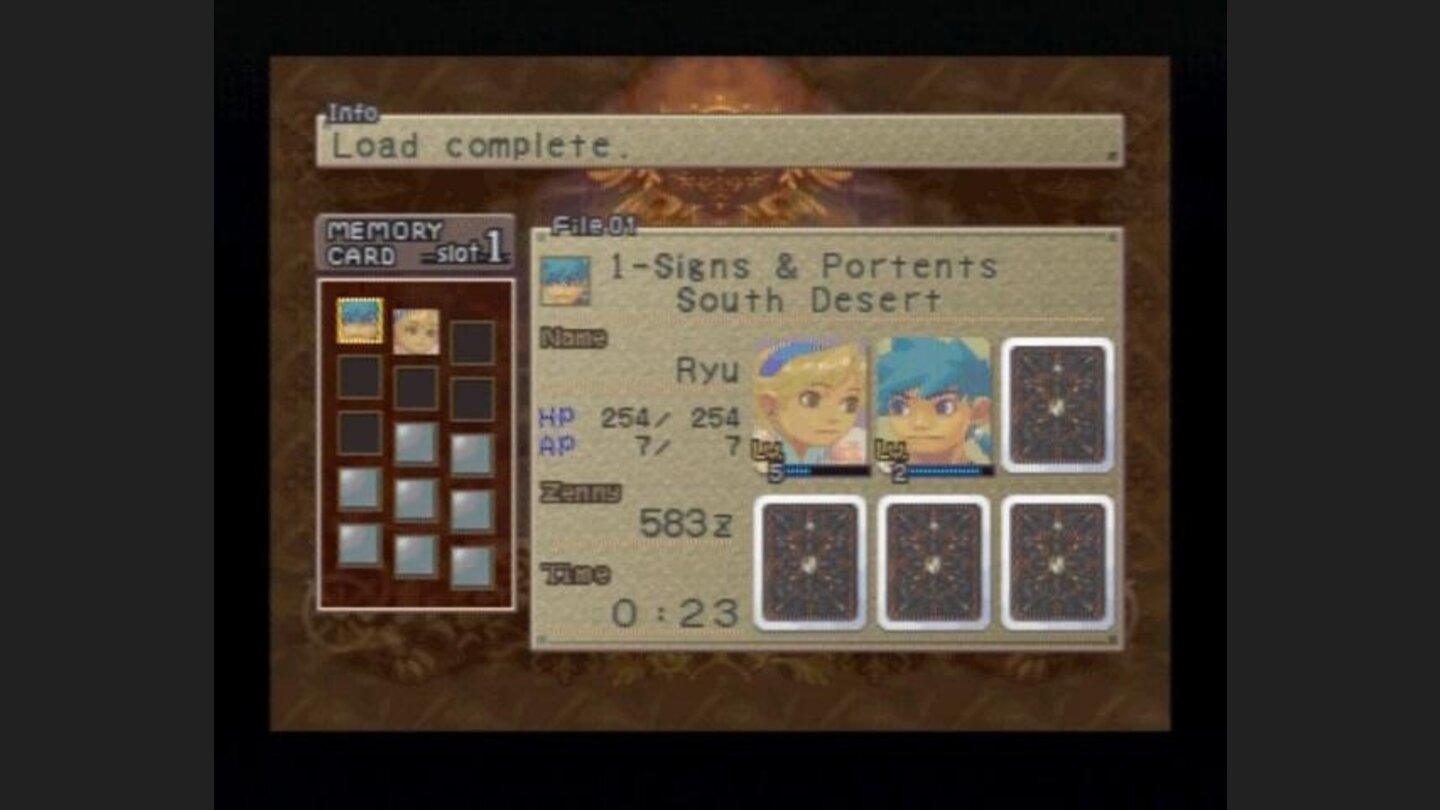Reveal the face-down party card in the top row
This screenshot has height=810, width=1440.
pyautogui.click(x=1055, y=405)
